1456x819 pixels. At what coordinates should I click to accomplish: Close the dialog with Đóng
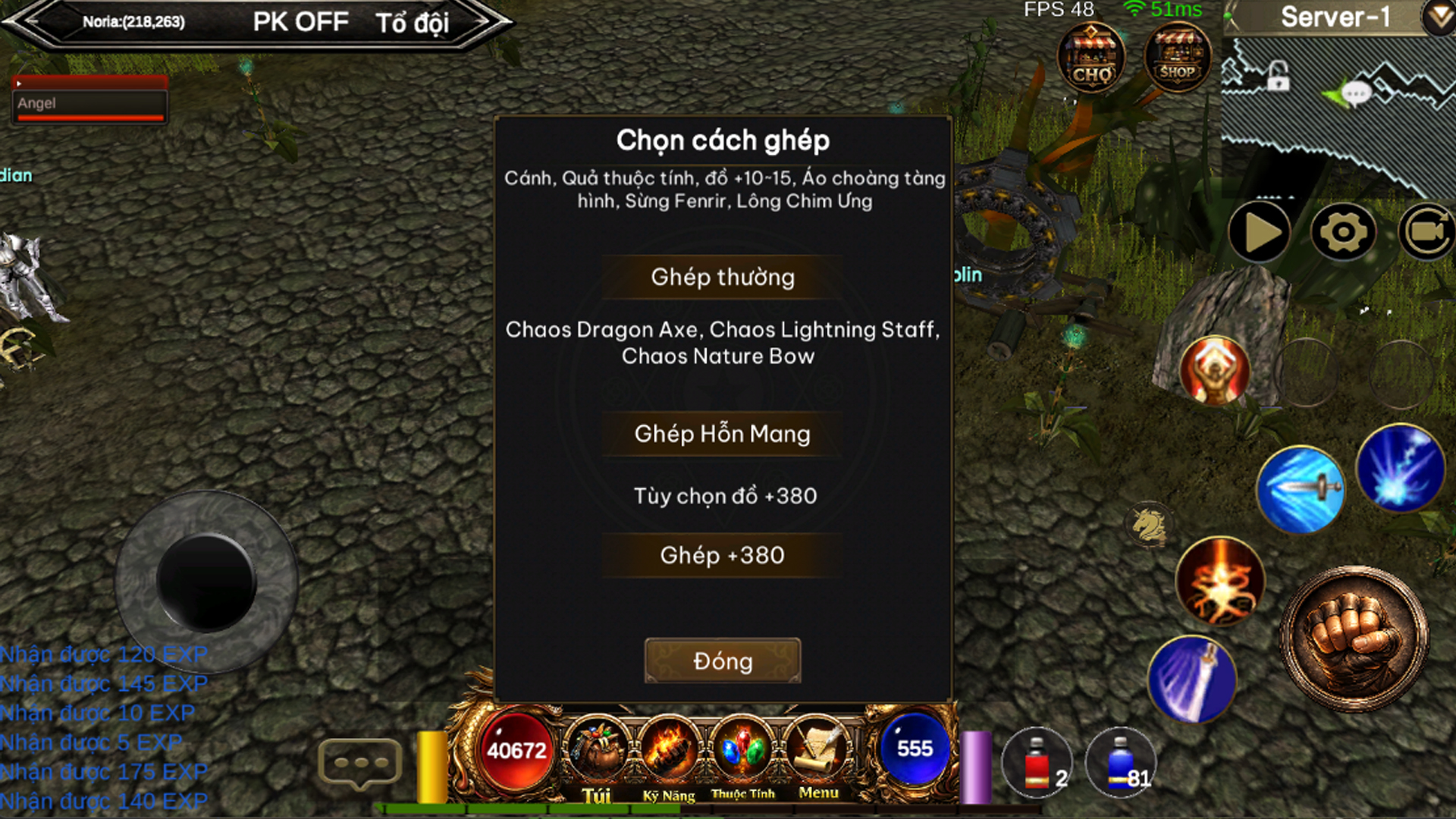[722, 661]
